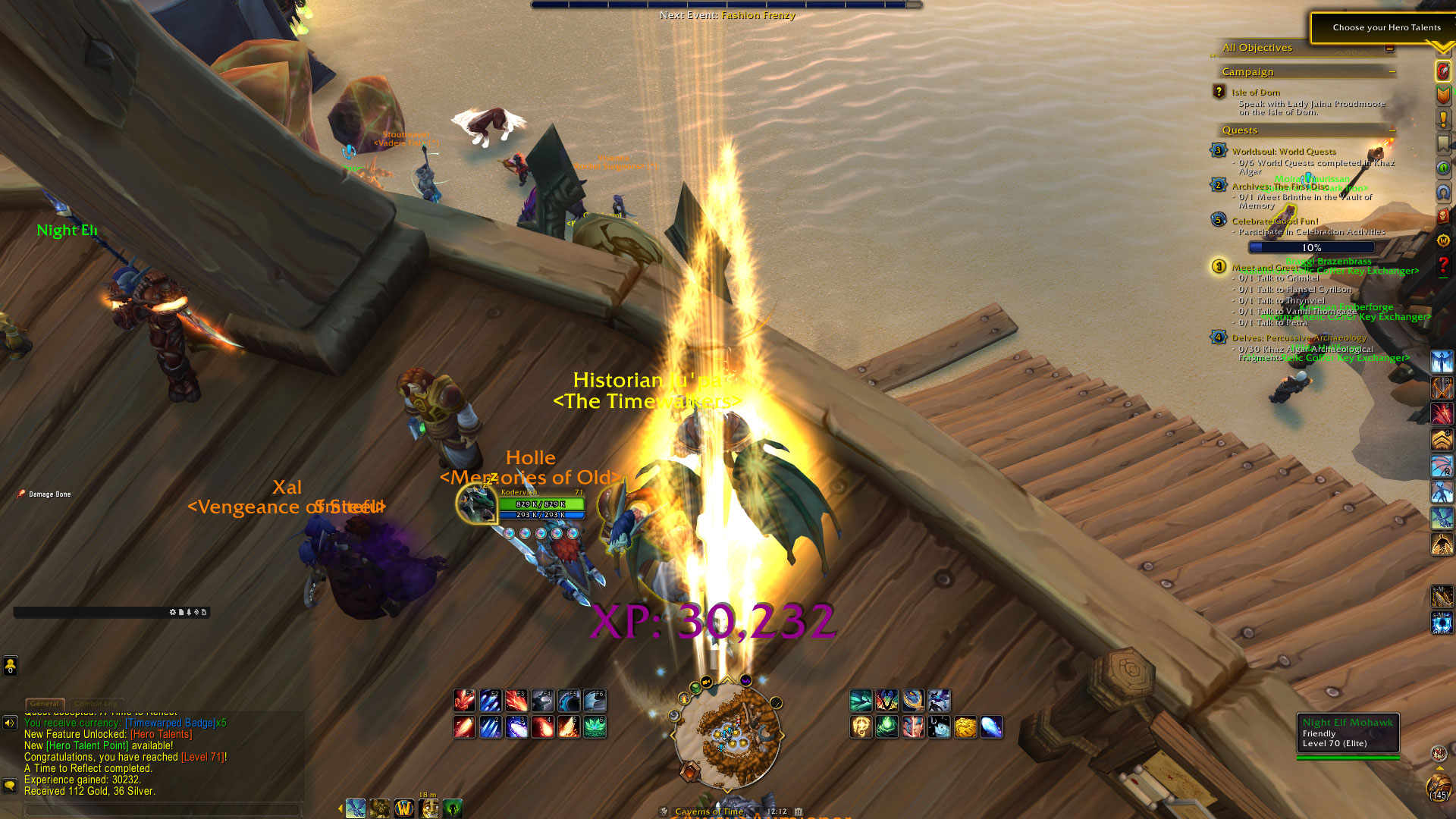Collapse the Campaign objectives section
Viewport: 1456px width, 819px height.
(x=1392, y=72)
